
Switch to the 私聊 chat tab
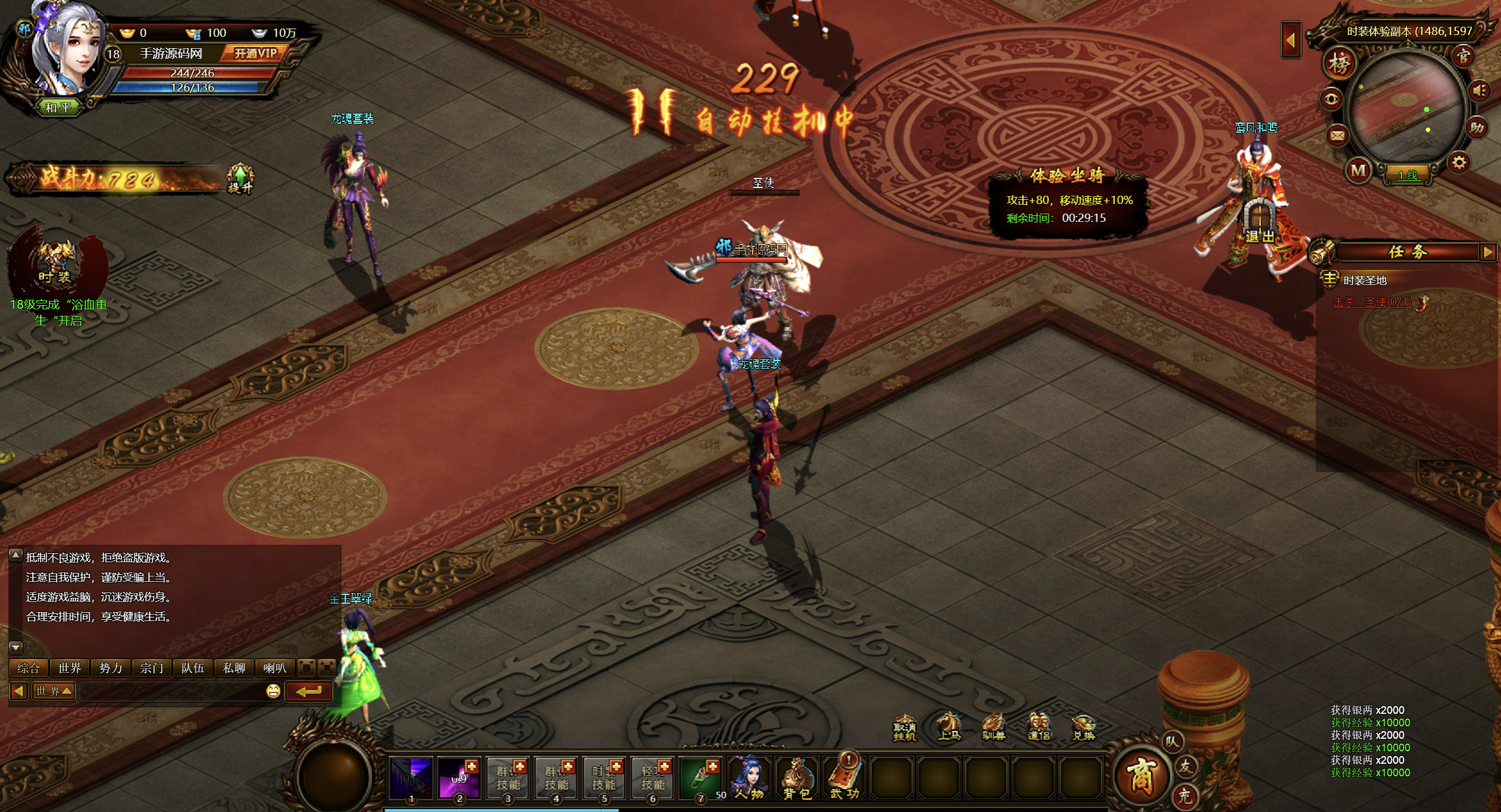(234, 668)
